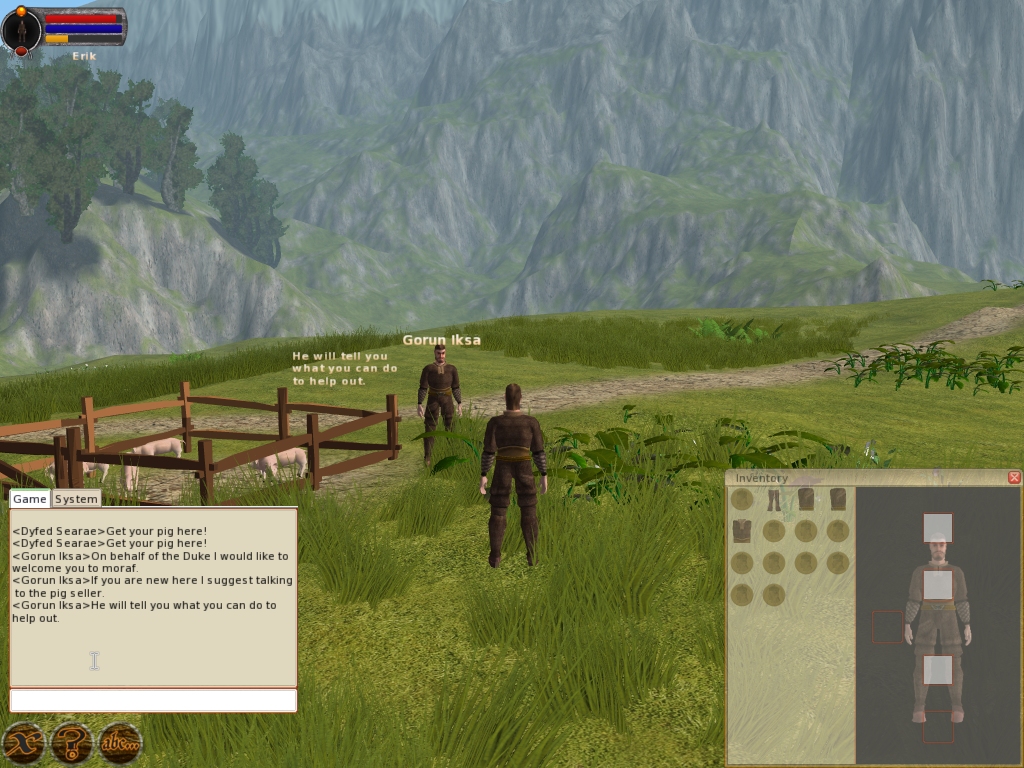Click the round X icon button

coord(24,743)
